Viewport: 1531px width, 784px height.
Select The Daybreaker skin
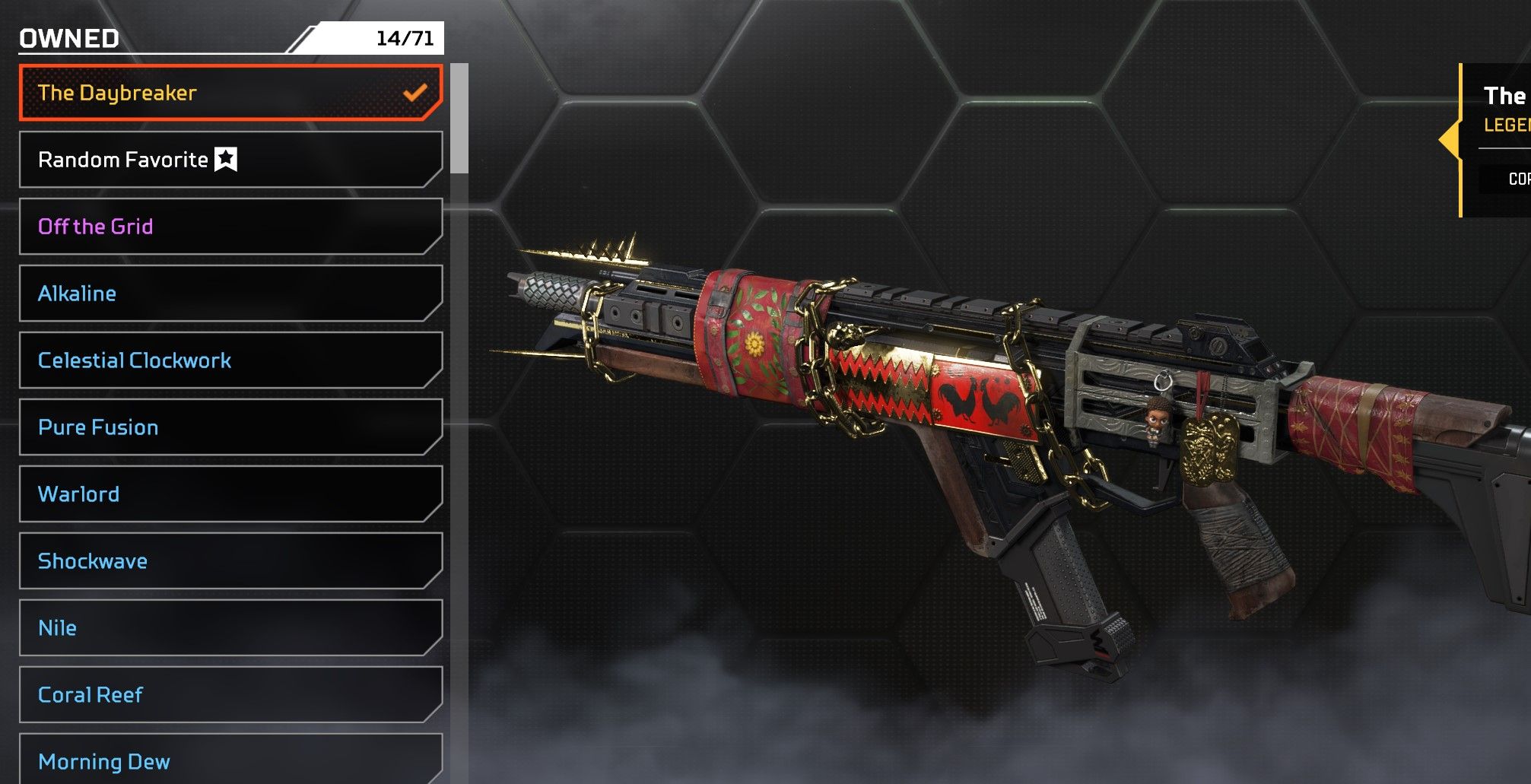(230, 93)
